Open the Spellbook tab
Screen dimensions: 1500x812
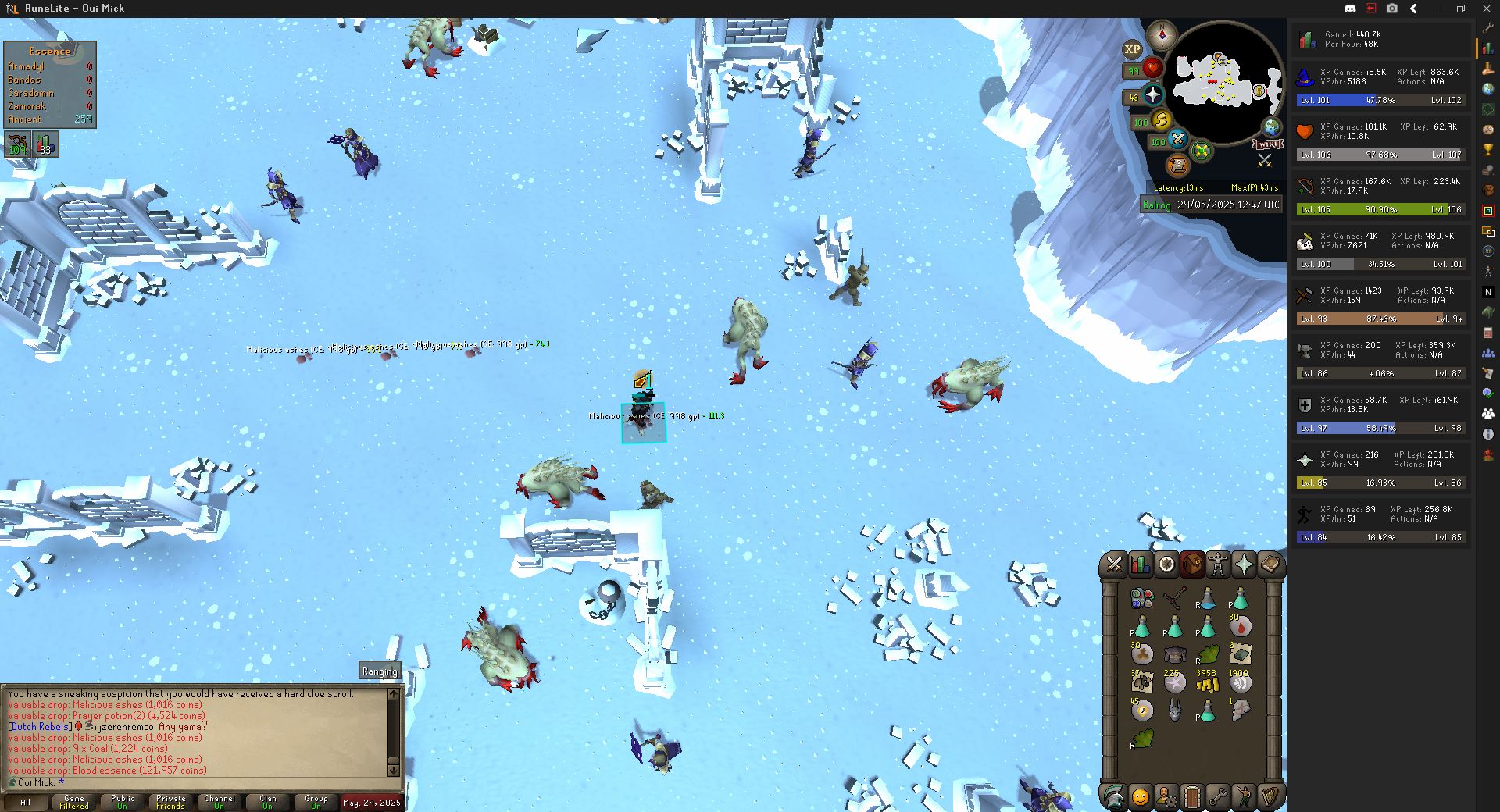point(1270,564)
